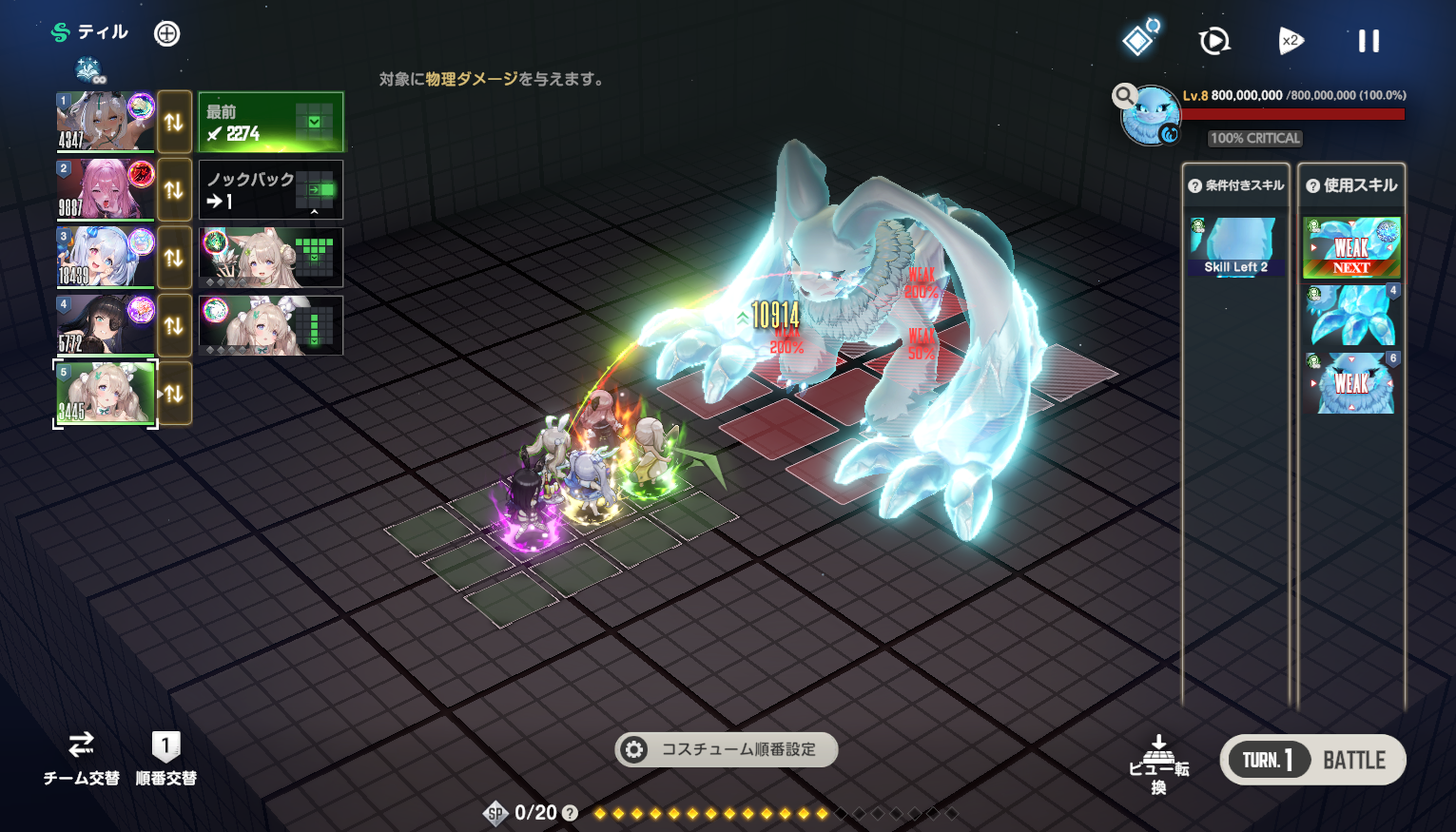Inspect the boss with the magnifier icon
The width and height of the screenshot is (1456, 832).
[x=1125, y=95]
